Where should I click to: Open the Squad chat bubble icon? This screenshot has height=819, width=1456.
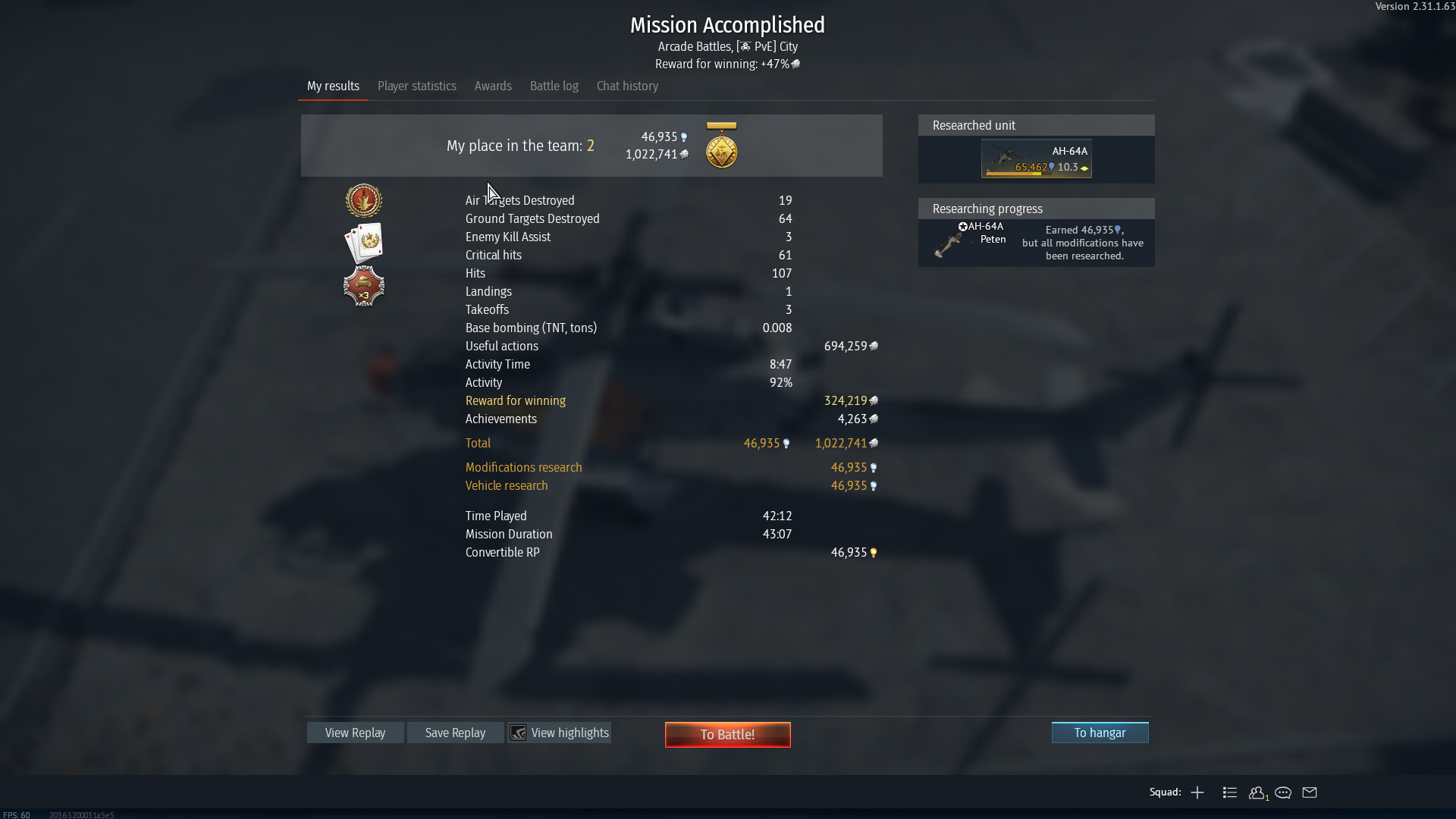(x=1283, y=792)
